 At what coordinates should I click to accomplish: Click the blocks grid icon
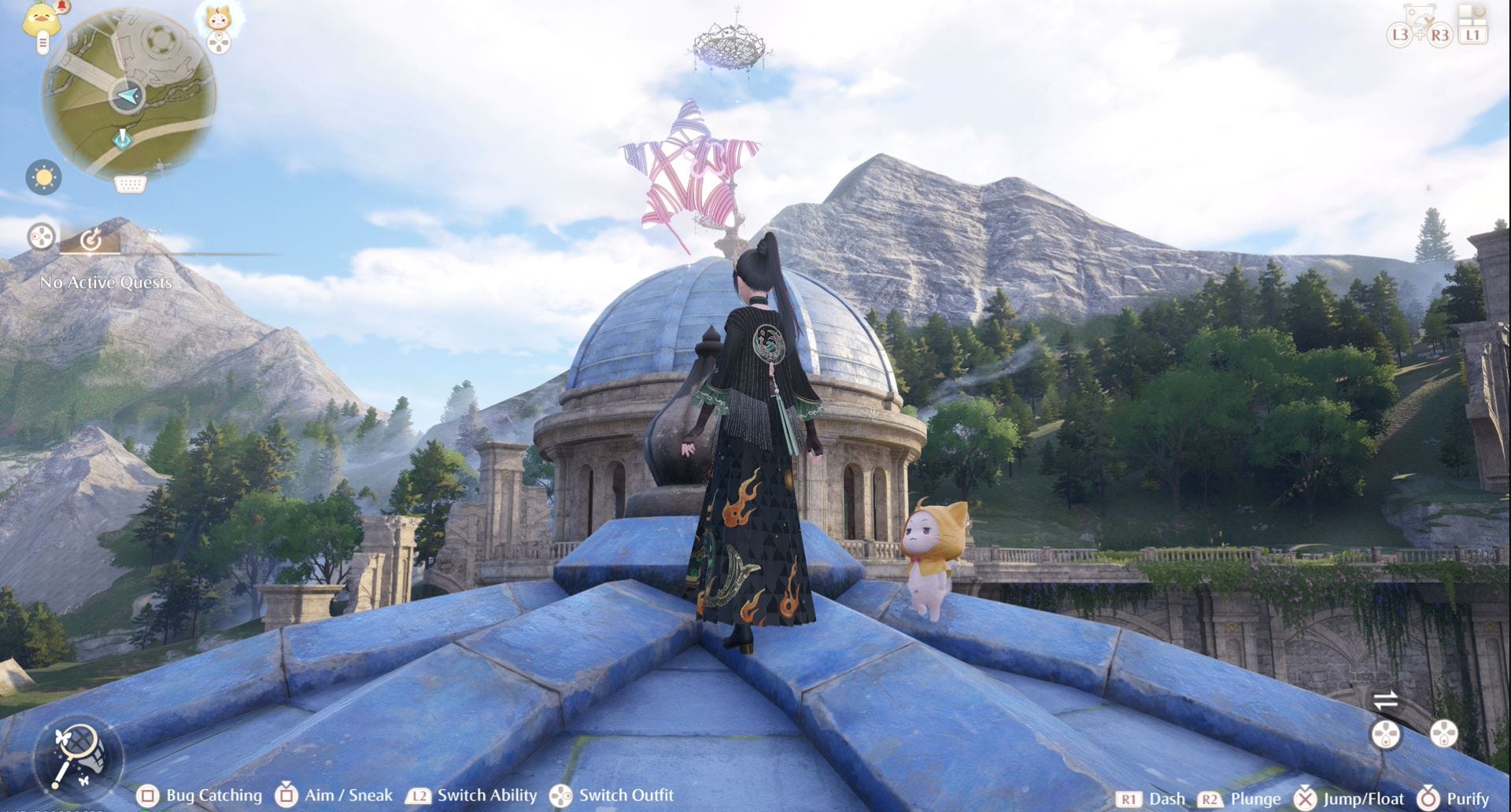click(1472, 14)
